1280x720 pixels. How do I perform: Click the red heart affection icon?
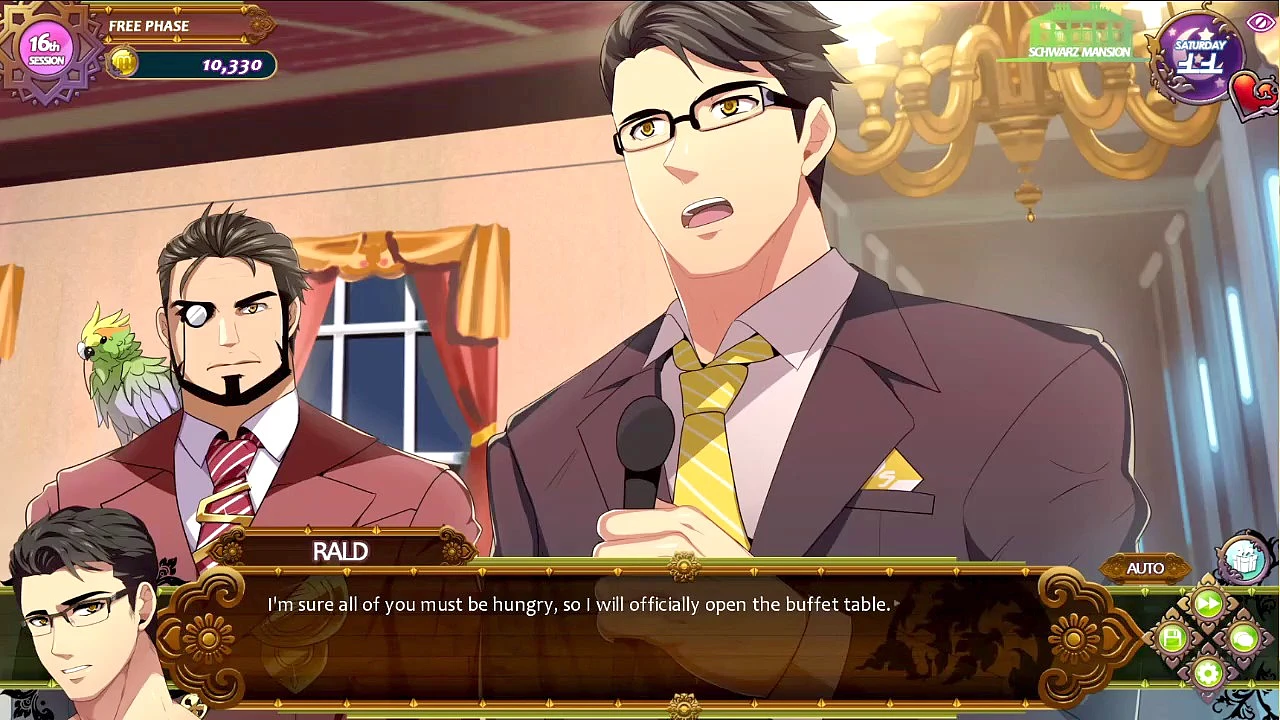point(1254,95)
